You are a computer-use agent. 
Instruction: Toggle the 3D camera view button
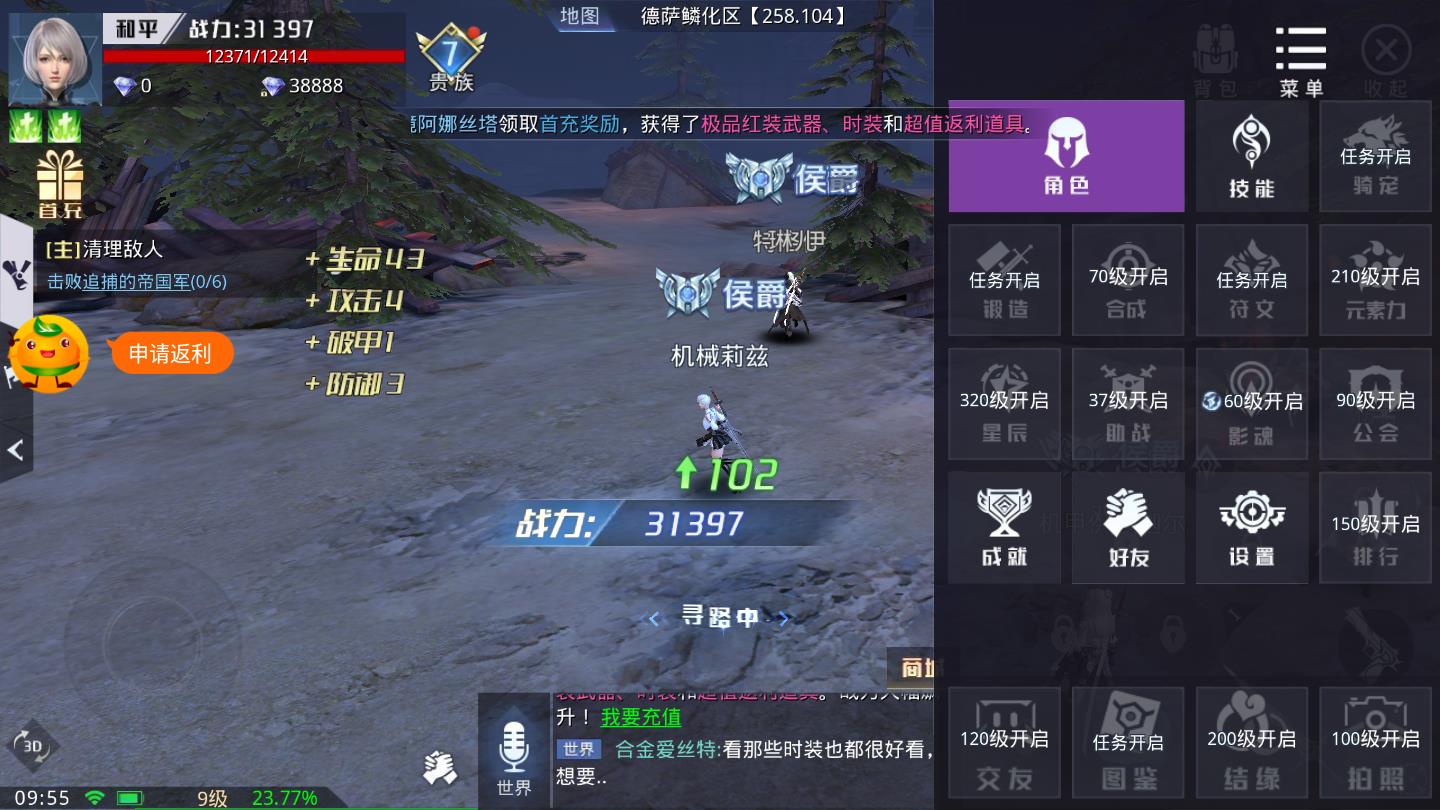tap(32, 746)
